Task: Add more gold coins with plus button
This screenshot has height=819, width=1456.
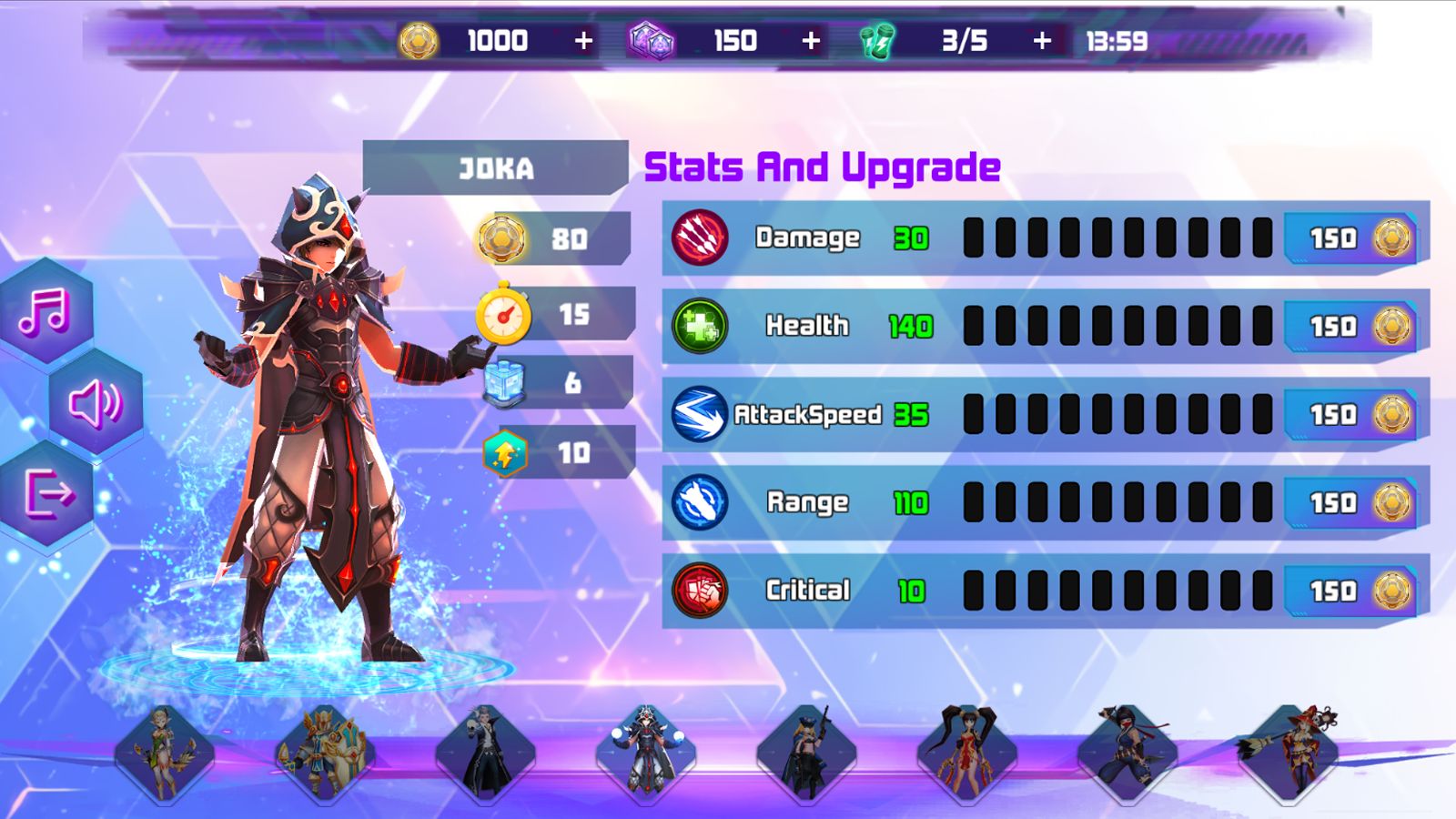Action: point(583,41)
